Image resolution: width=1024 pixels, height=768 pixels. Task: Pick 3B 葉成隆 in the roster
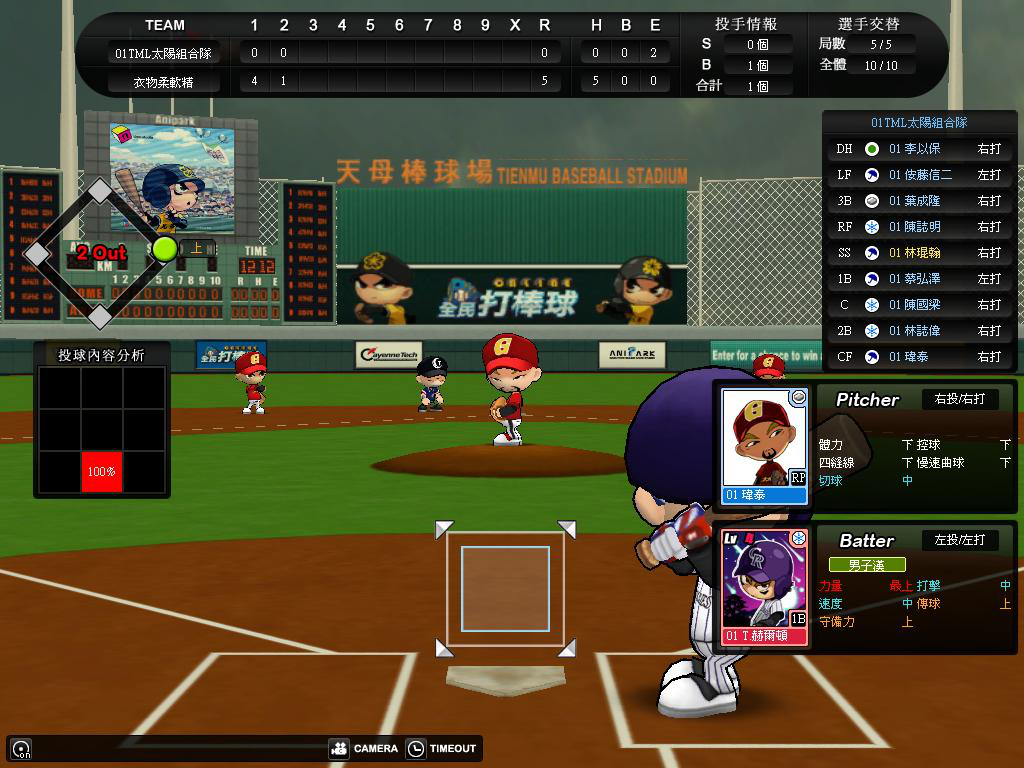point(919,201)
